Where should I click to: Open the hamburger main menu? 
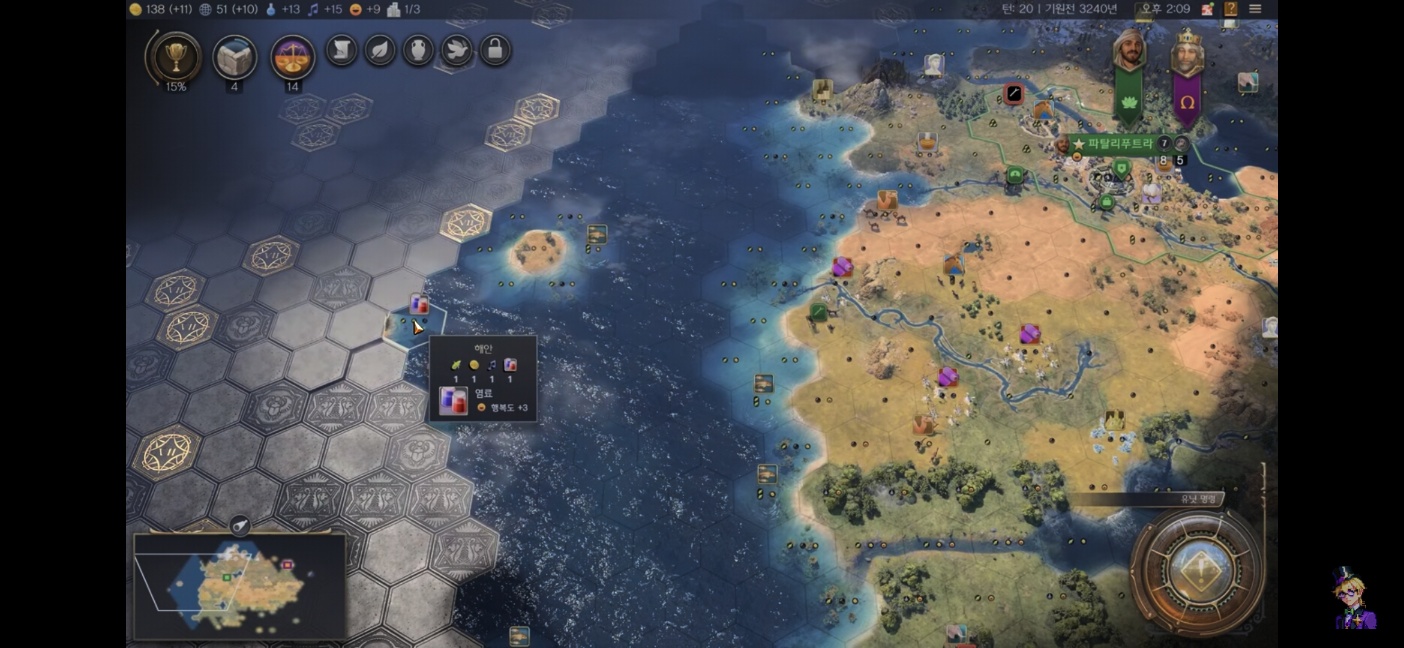click(1255, 9)
